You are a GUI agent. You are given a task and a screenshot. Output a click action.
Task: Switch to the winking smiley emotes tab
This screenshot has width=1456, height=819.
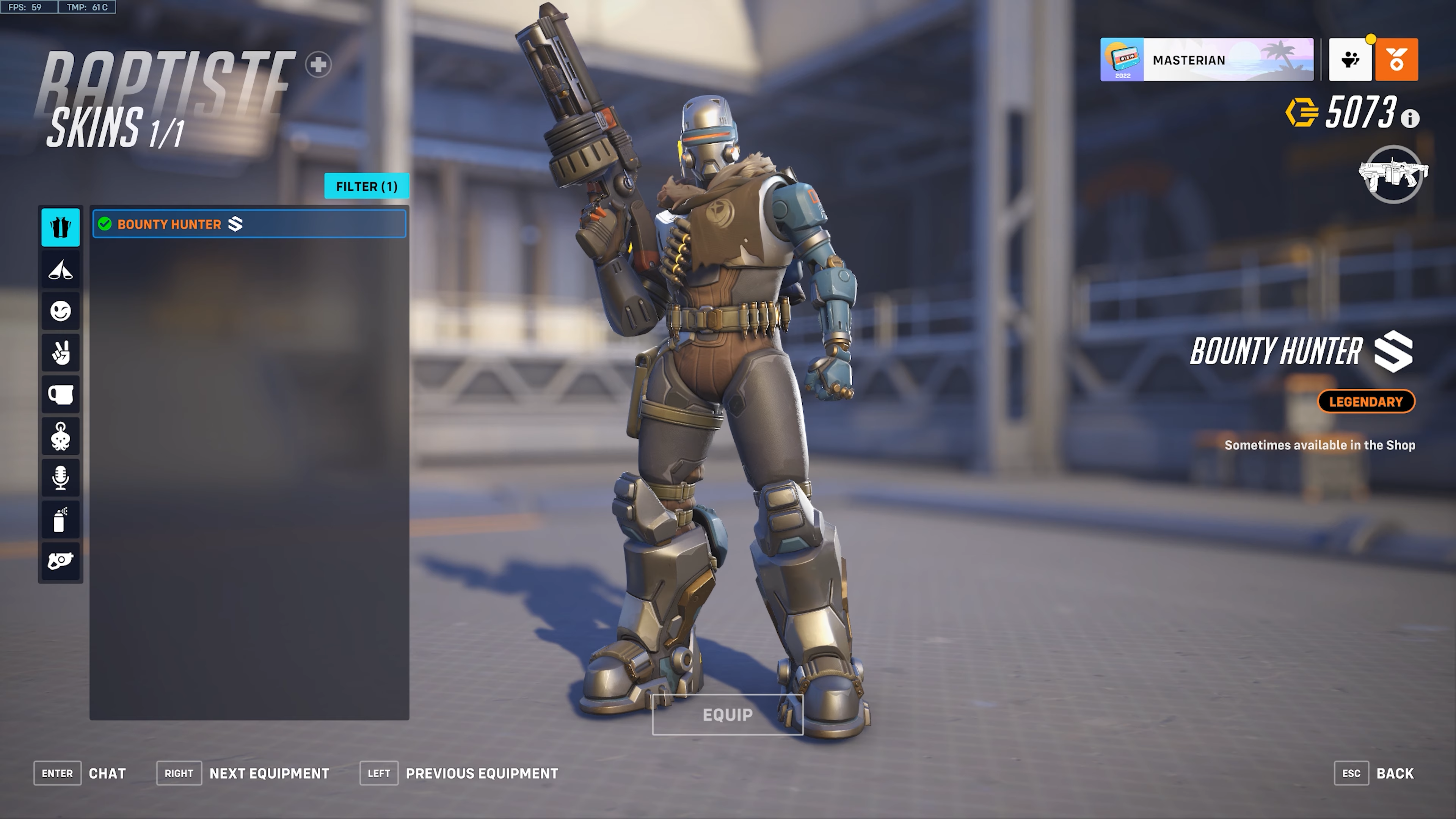click(x=61, y=311)
